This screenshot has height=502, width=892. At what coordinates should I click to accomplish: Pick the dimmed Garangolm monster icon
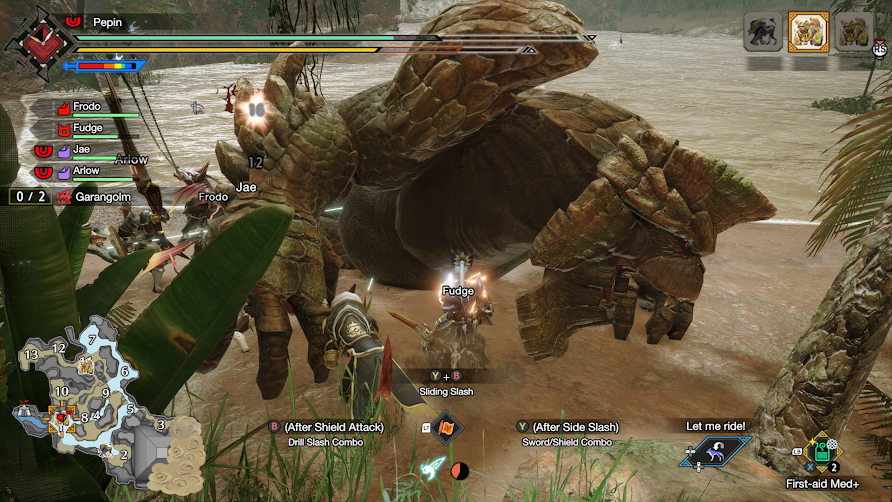click(853, 31)
